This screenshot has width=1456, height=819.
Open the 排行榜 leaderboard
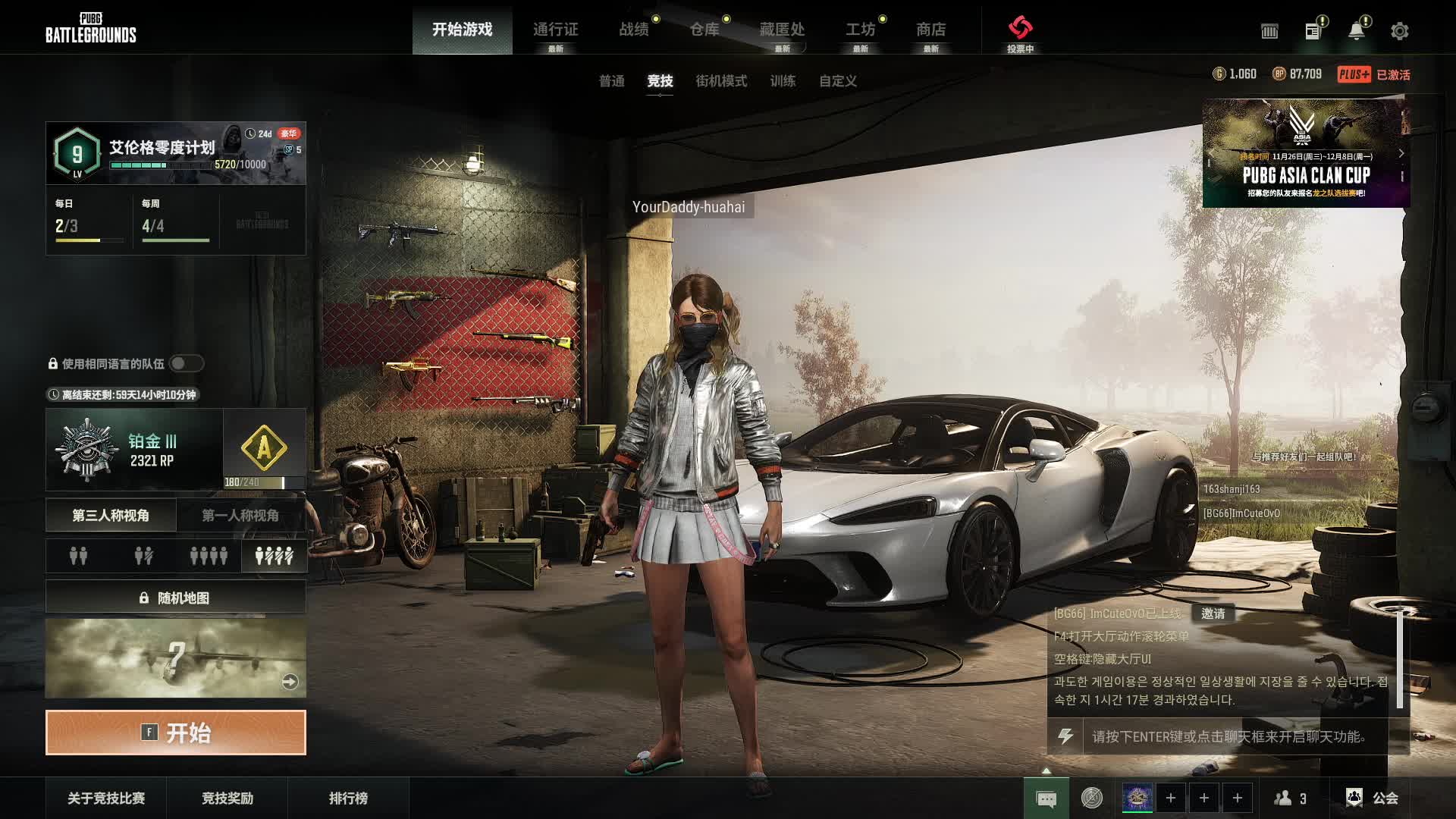coord(348,798)
